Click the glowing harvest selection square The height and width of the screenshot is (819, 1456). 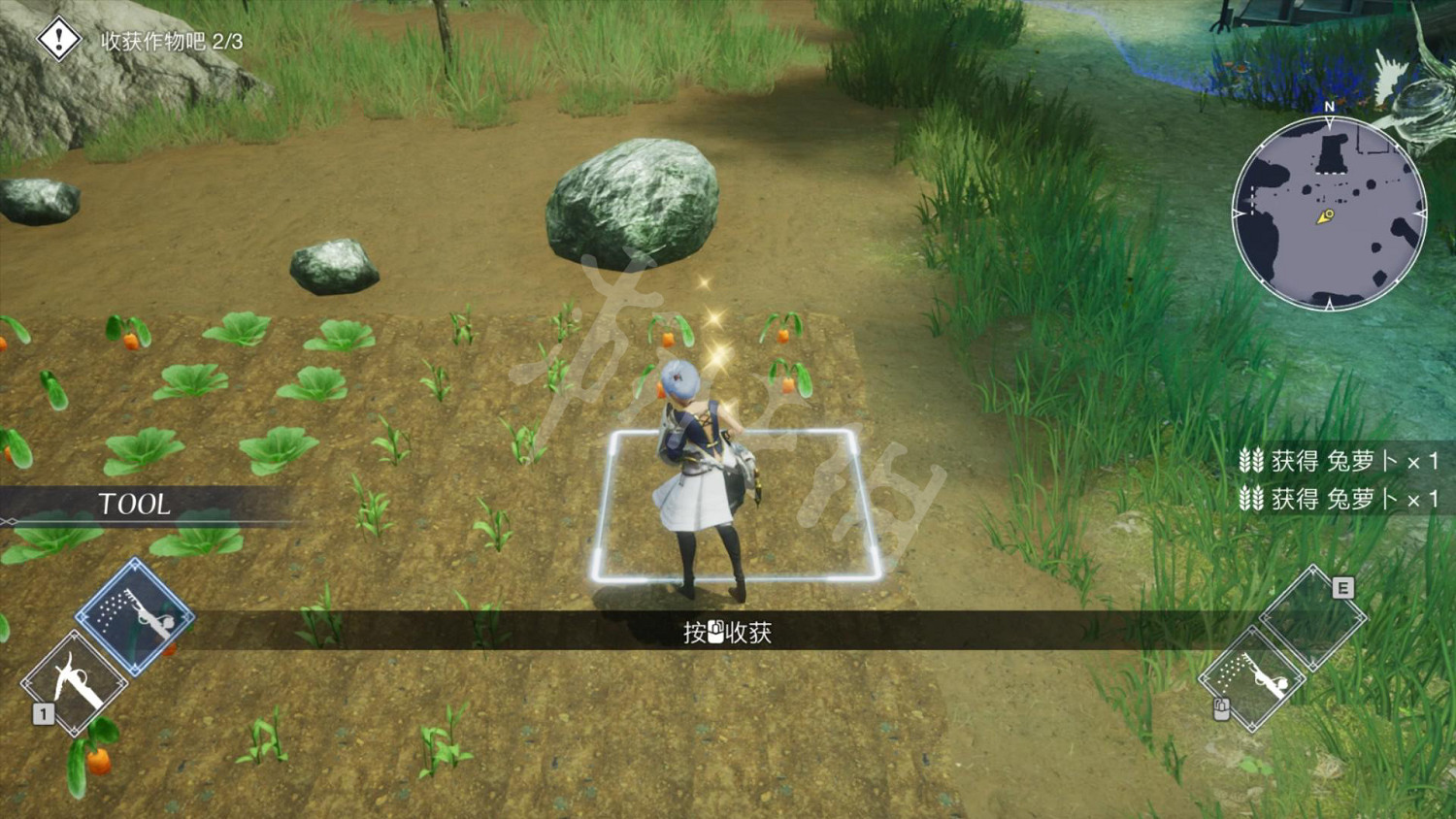click(733, 505)
